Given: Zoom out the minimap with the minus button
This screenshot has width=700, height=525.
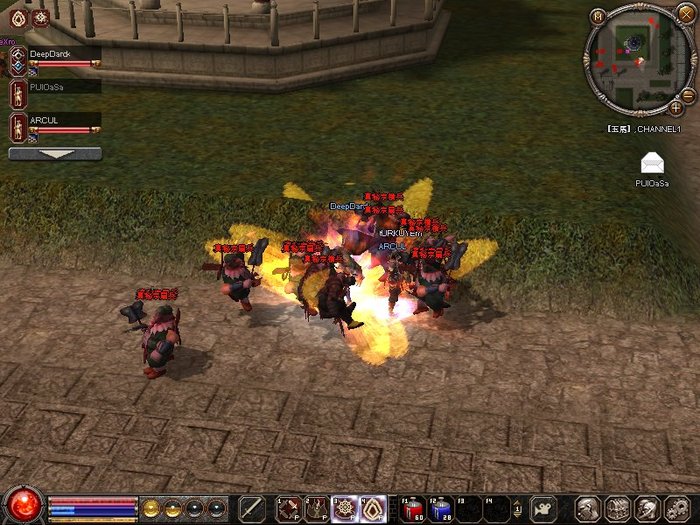Looking at the screenshot, I should coord(598,104).
